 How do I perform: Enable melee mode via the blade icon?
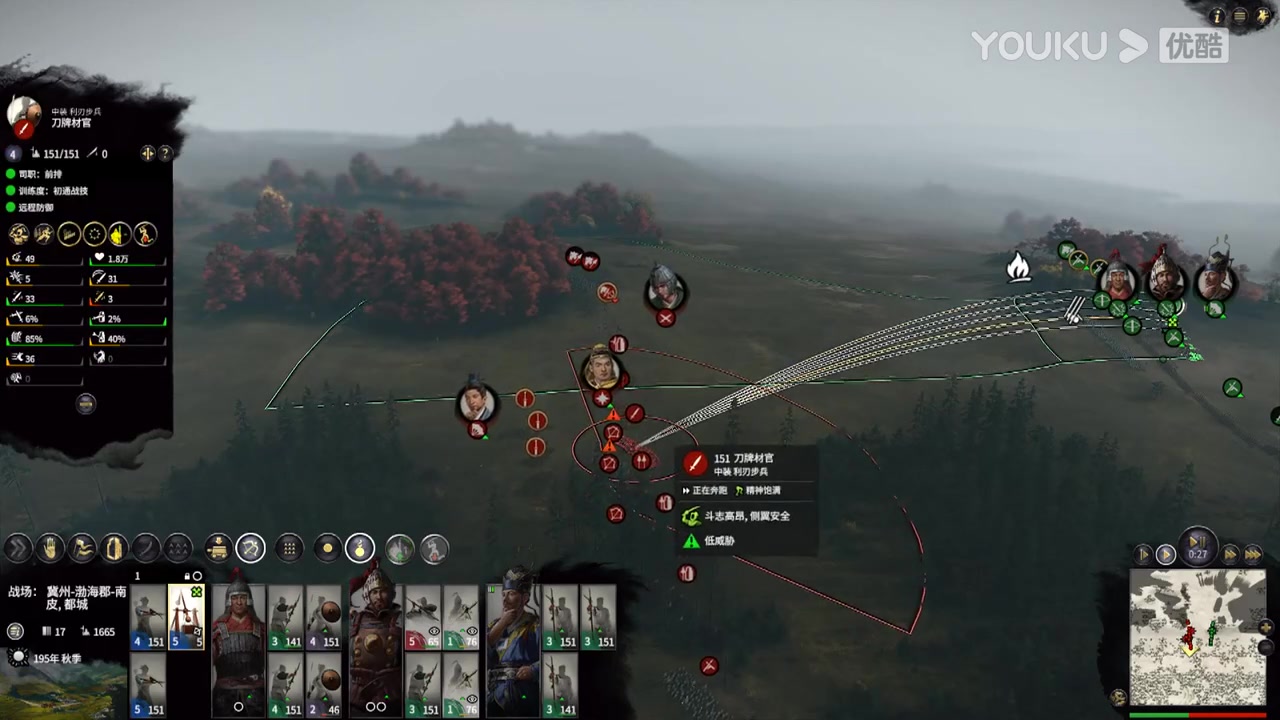click(146, 547)
